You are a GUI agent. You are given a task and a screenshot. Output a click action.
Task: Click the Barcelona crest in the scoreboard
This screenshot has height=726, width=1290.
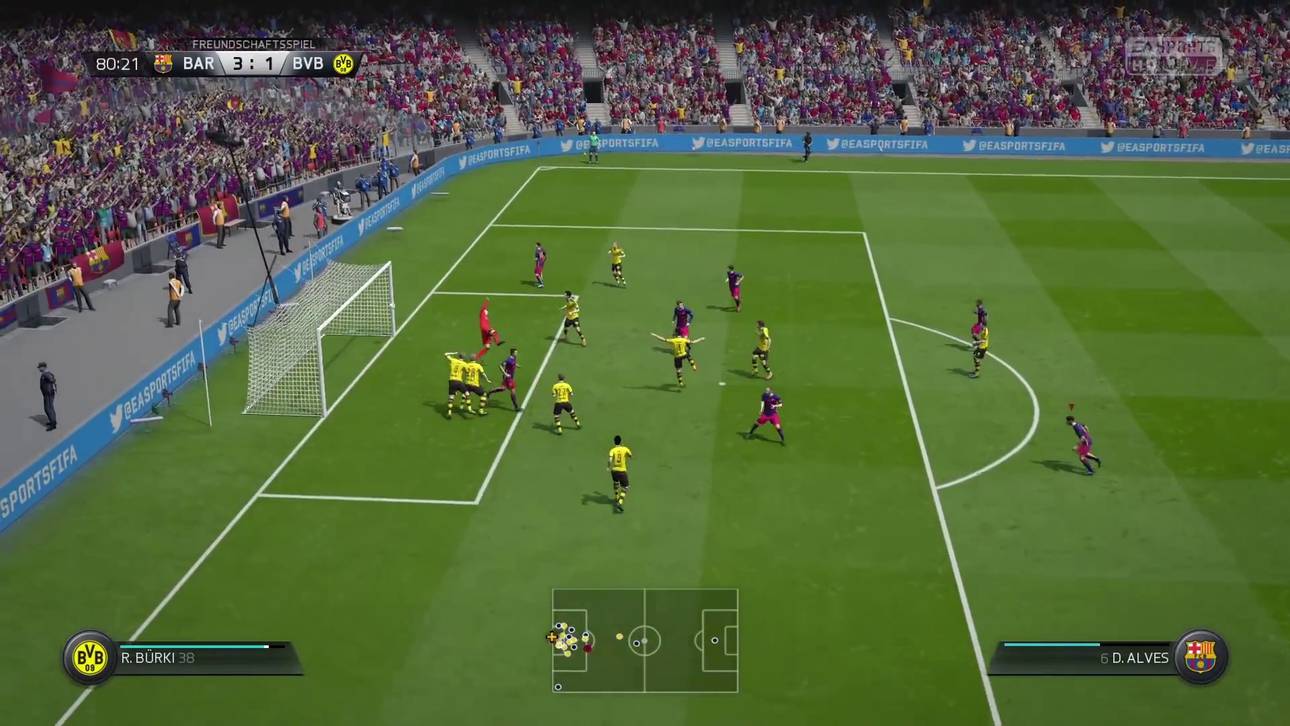163,64
